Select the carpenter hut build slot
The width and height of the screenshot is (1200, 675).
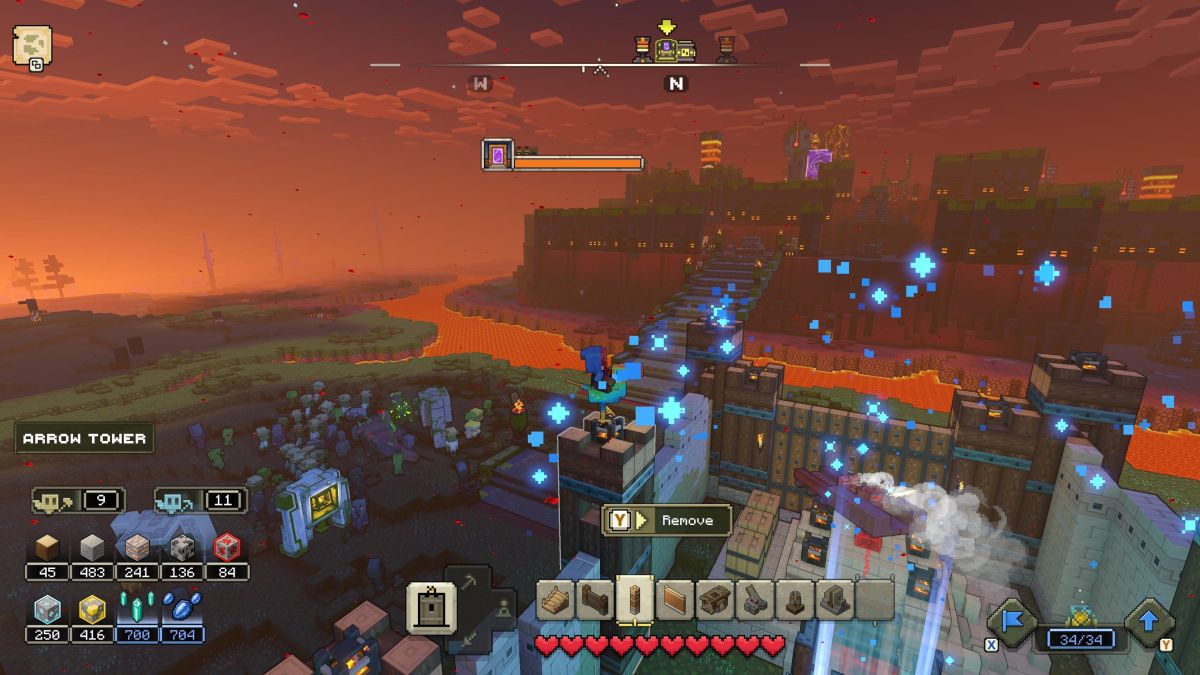tap(715, 600)
